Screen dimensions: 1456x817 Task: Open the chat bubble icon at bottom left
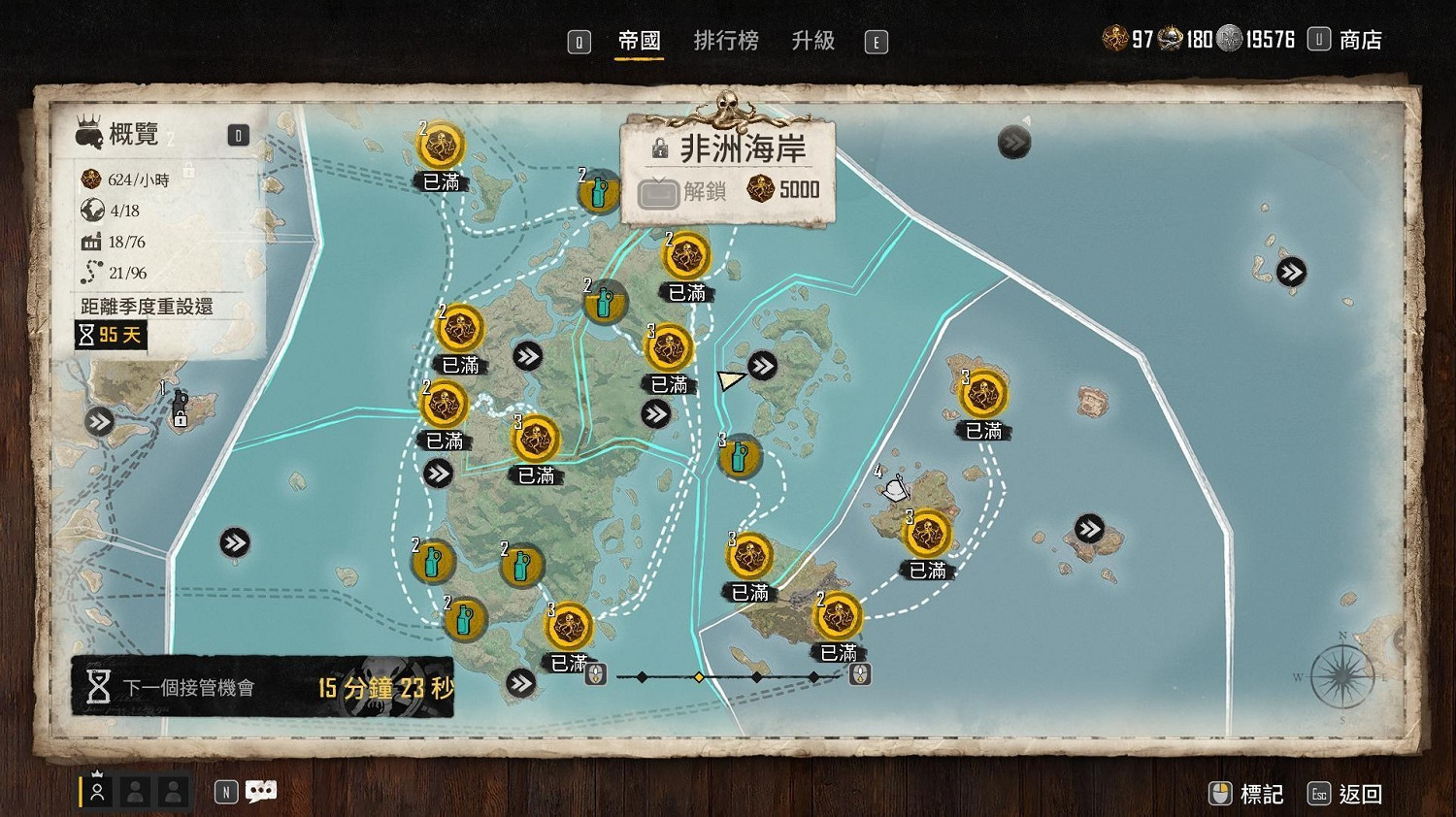(260, 791)
